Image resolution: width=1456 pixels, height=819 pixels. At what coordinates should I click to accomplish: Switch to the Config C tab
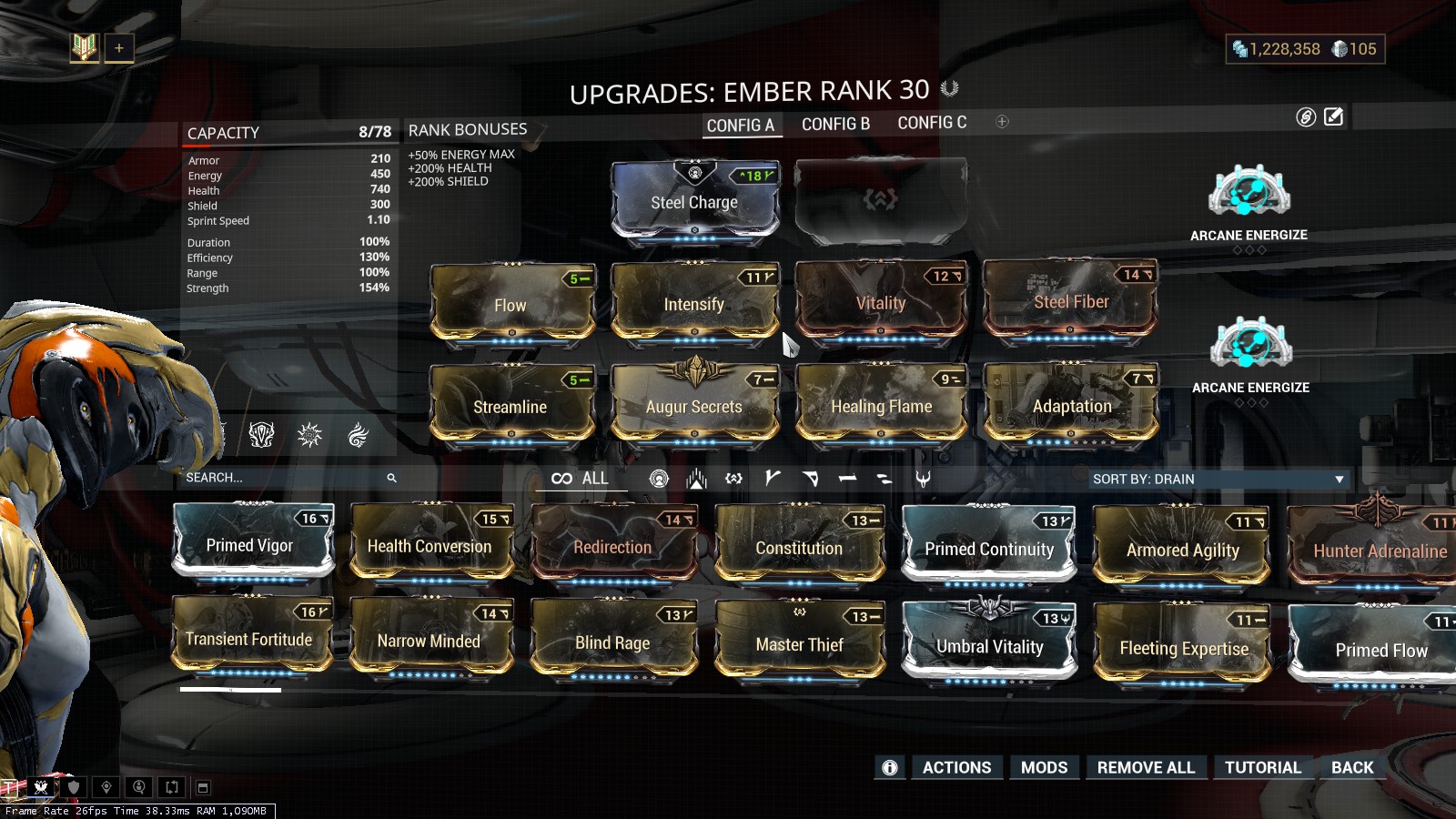(x=932, y=122)
